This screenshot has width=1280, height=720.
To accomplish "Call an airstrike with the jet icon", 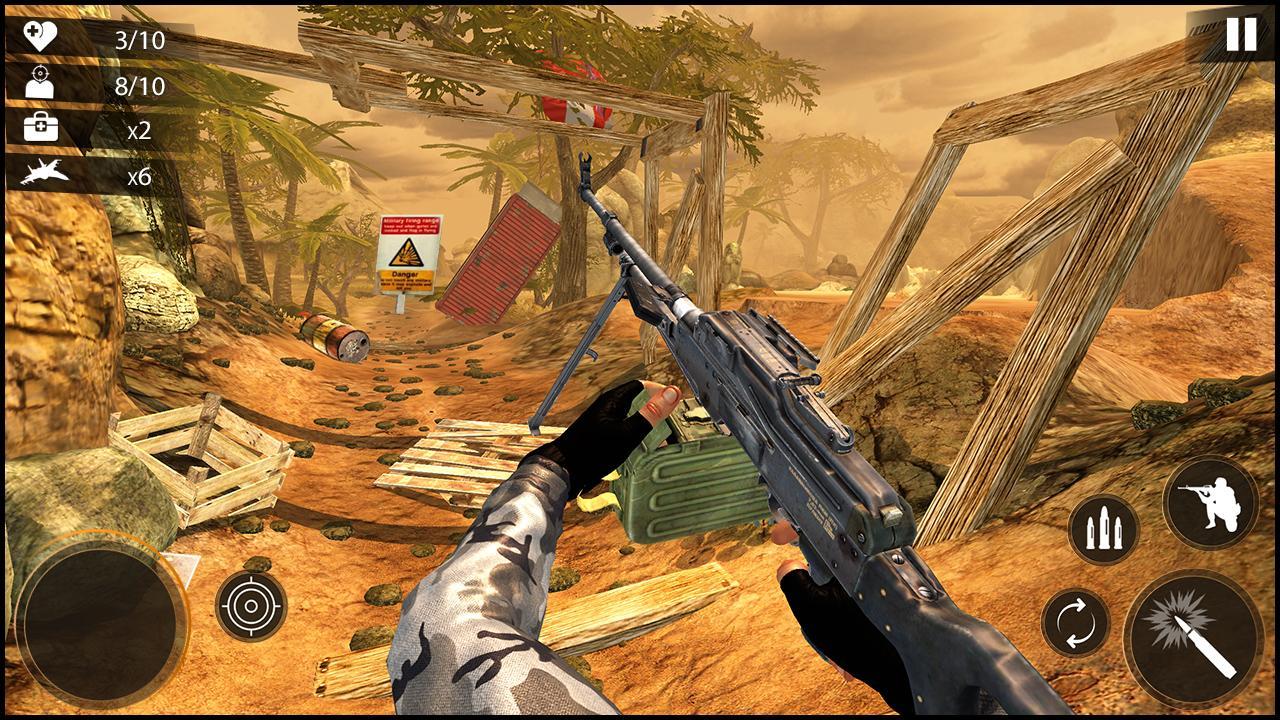I will click(x=45, y=175).
